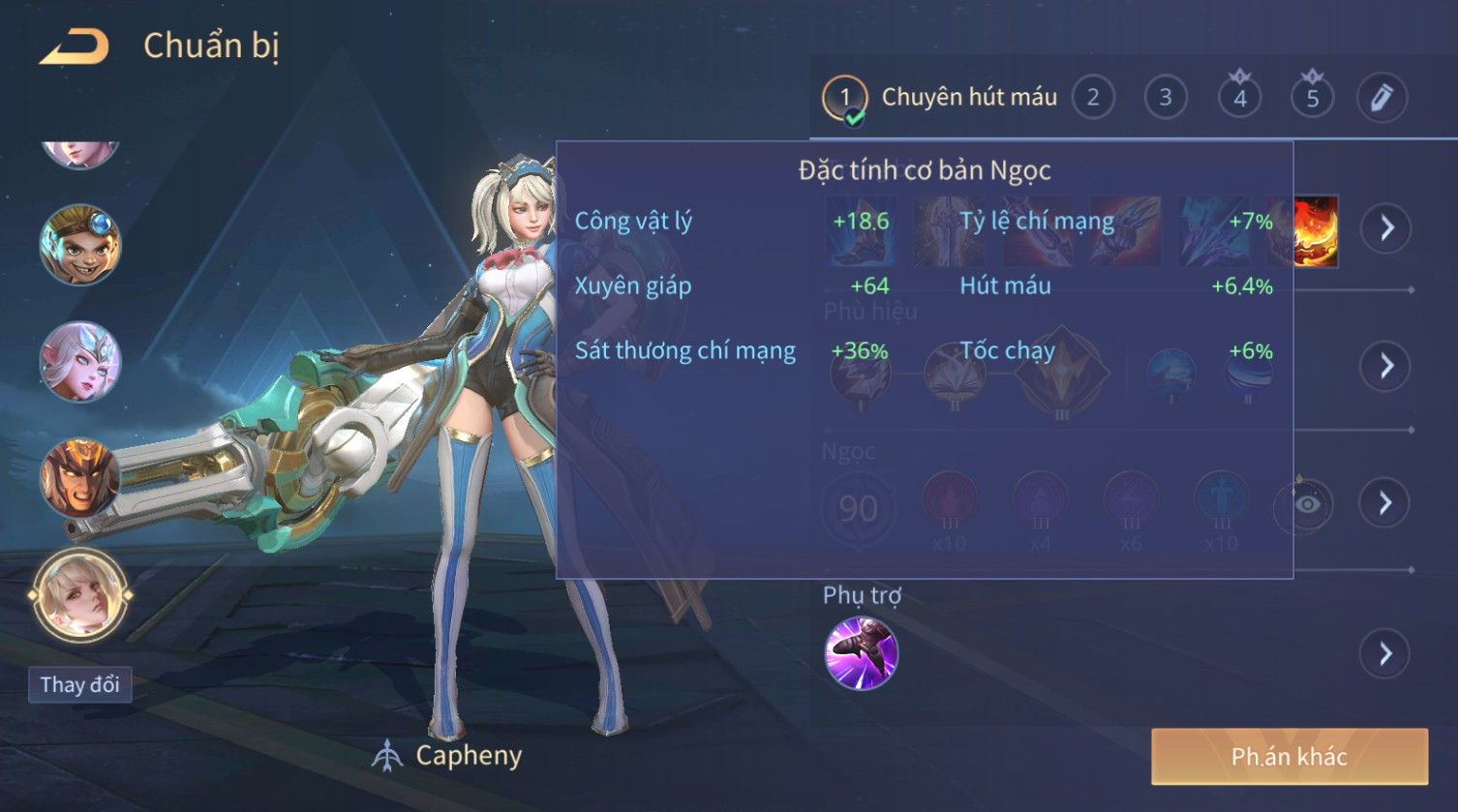Select the Capheny blonde hero portrait
Viewport: 1458px width, 812px height.
tap(79, 595)
